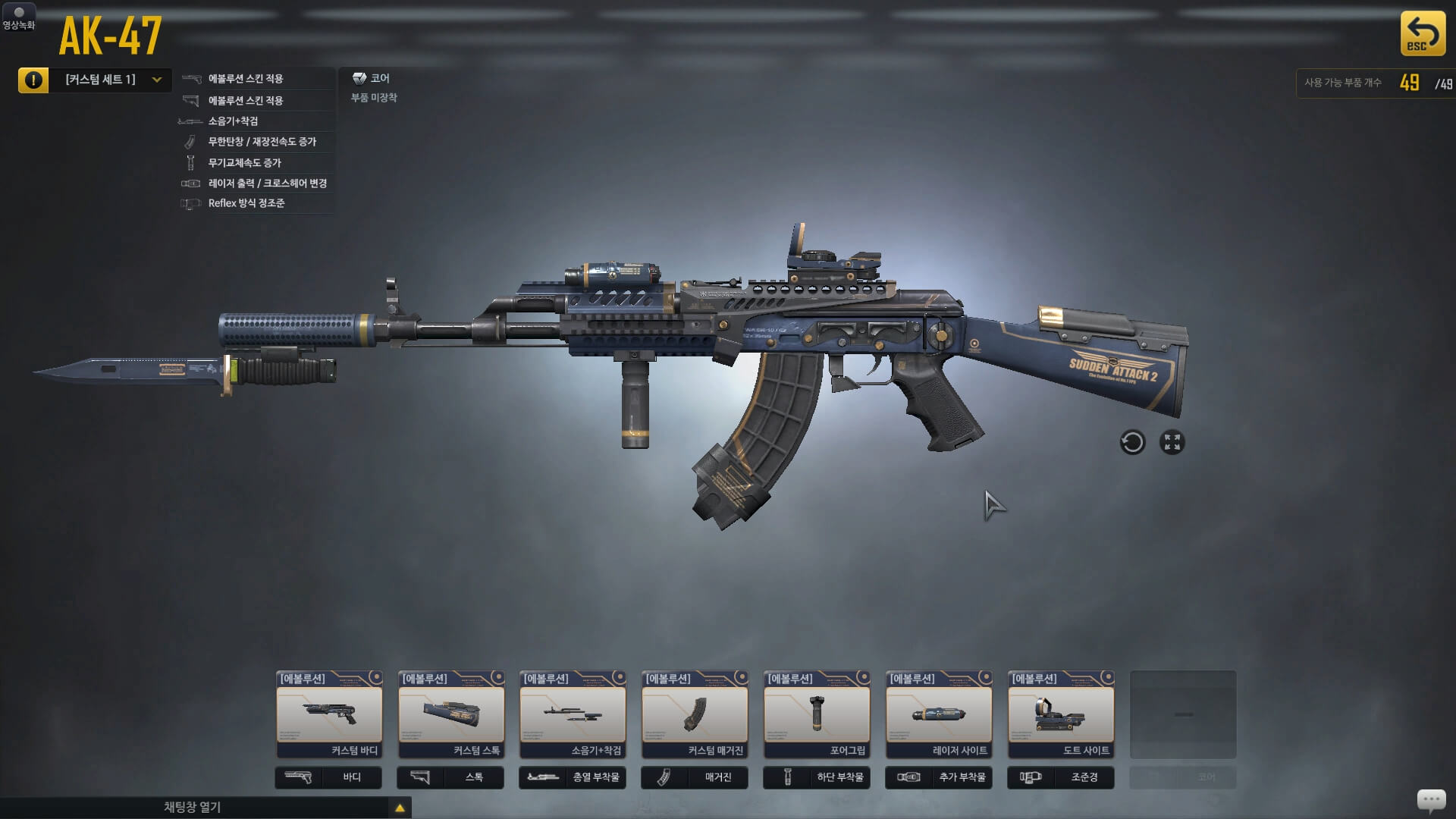Show the 하단 부착물 category
The image size is (1456, 819).
[x=817, y=777]
